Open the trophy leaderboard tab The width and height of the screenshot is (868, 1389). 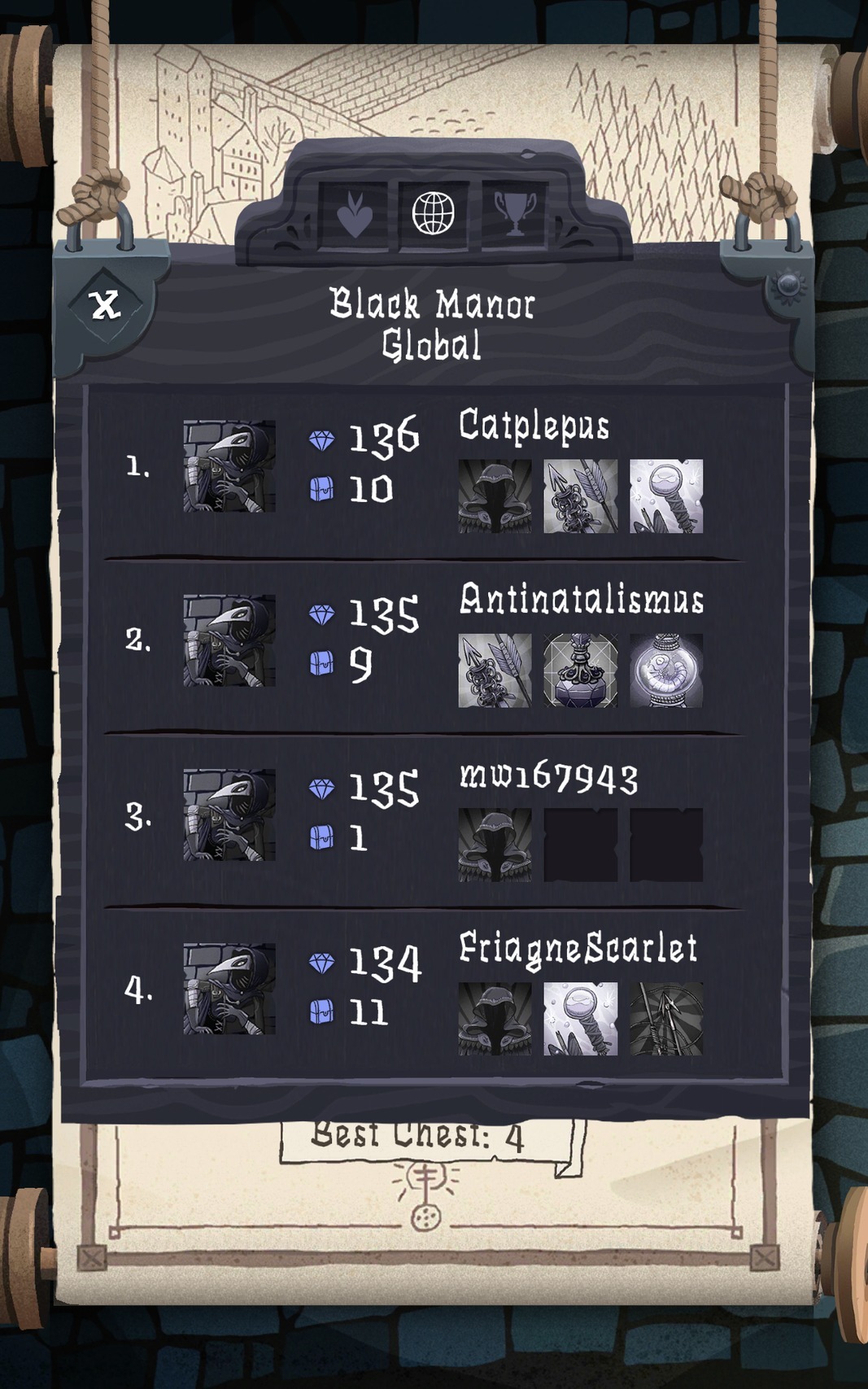[x=515, y=214]
